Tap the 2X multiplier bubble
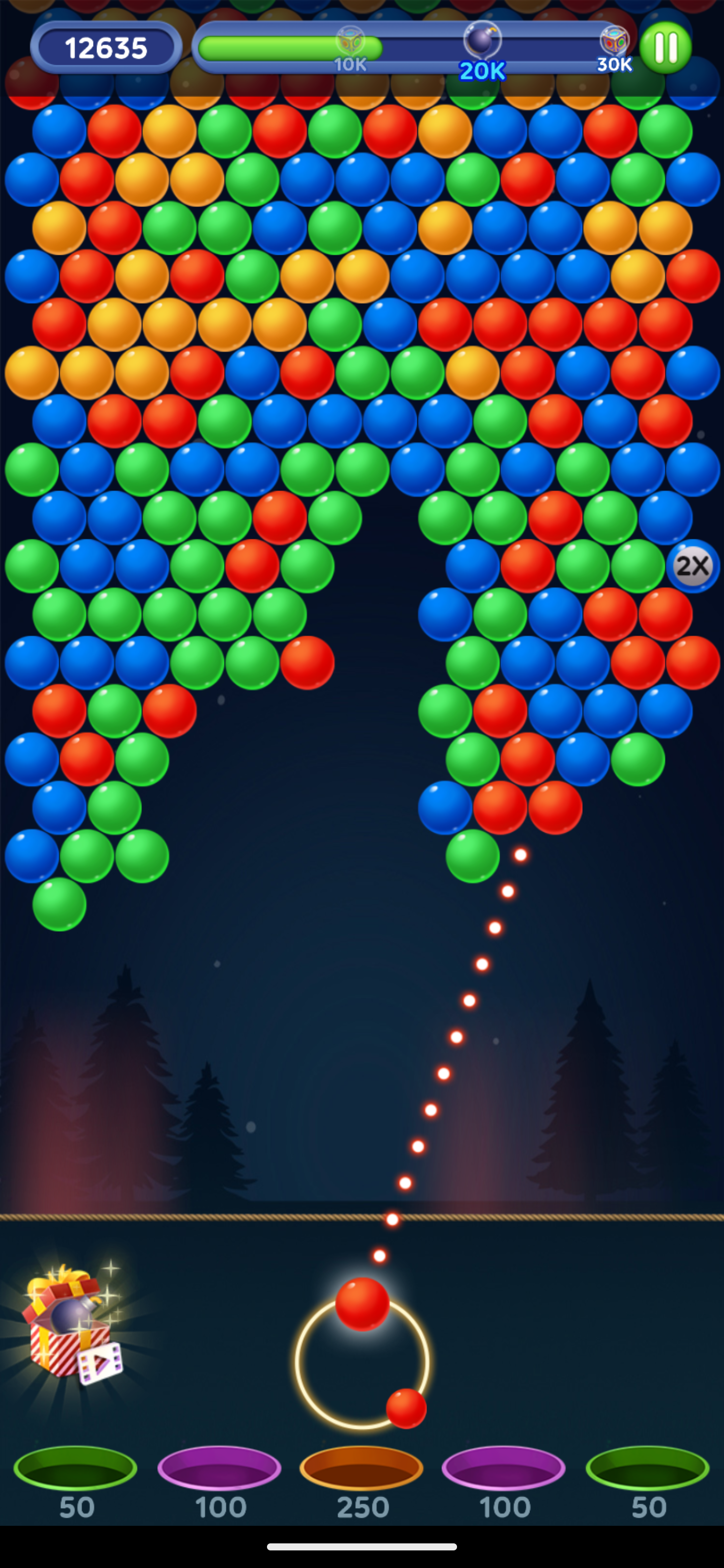The width and height of the screenshot is (724, 1568). click(x=693, y=566)
